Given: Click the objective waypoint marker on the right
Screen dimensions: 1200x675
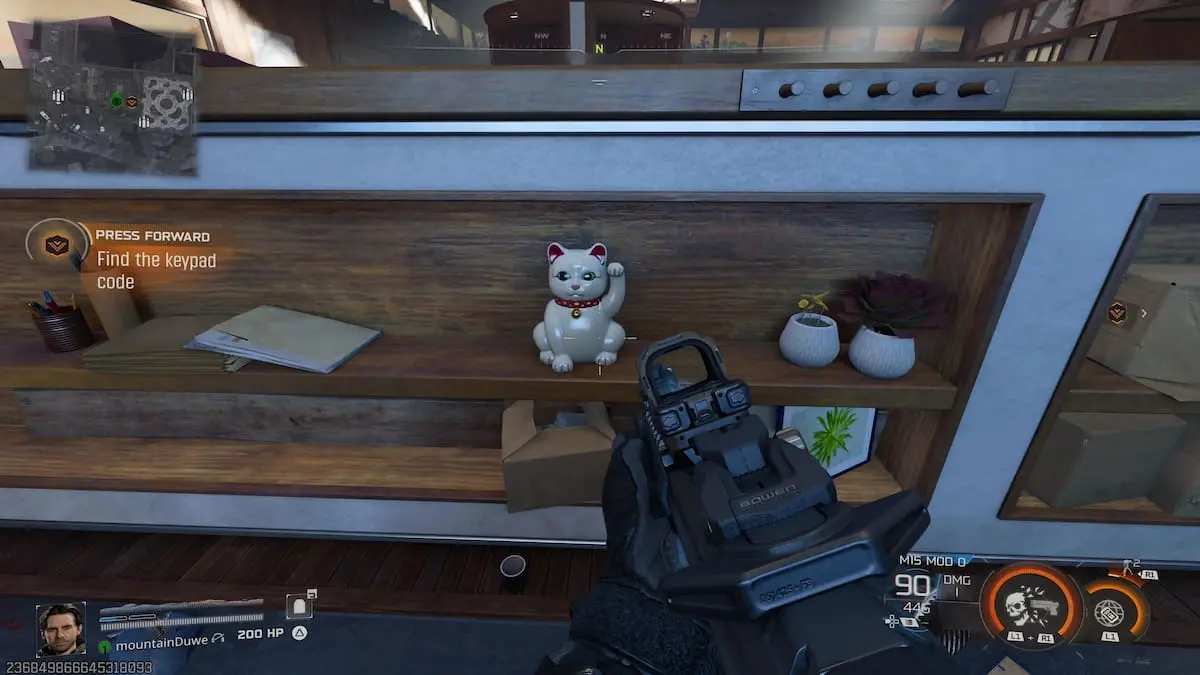Looking at the screenshot, I should [1117, 313].
